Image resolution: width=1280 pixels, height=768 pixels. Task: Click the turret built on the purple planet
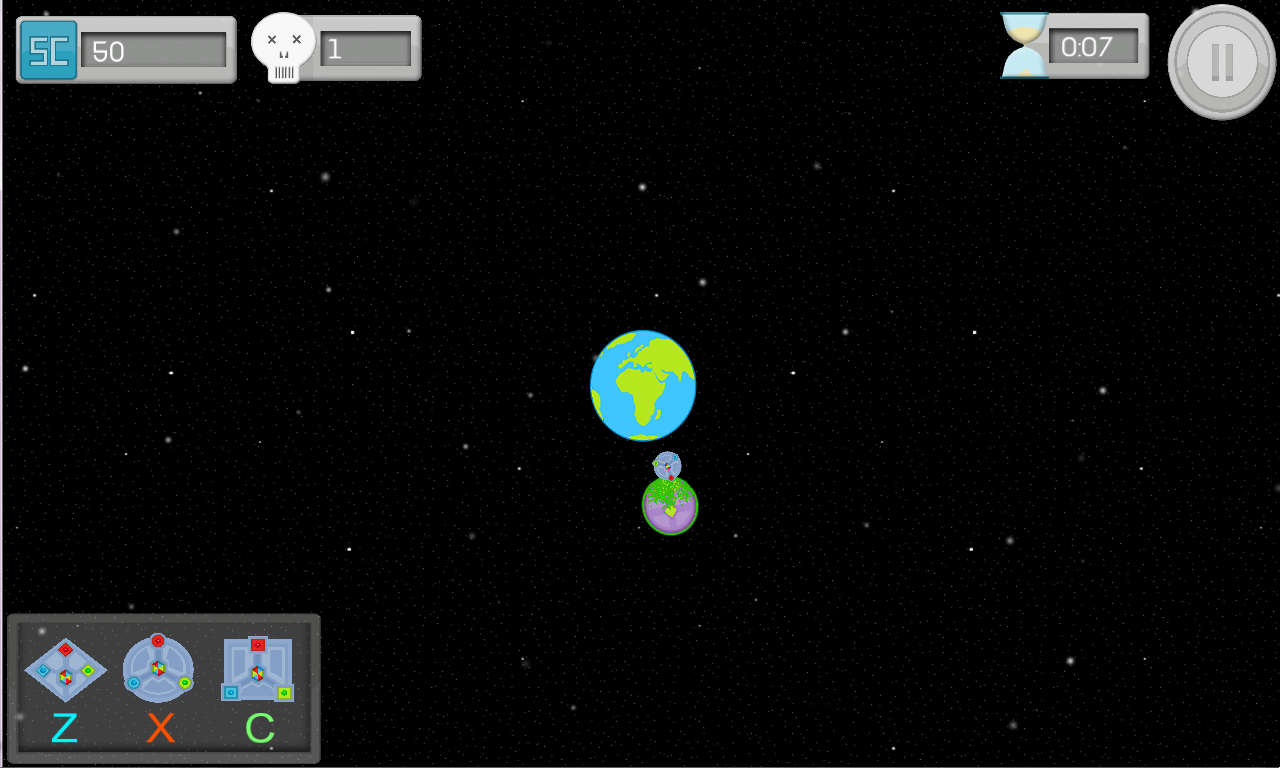click(668, 466)
